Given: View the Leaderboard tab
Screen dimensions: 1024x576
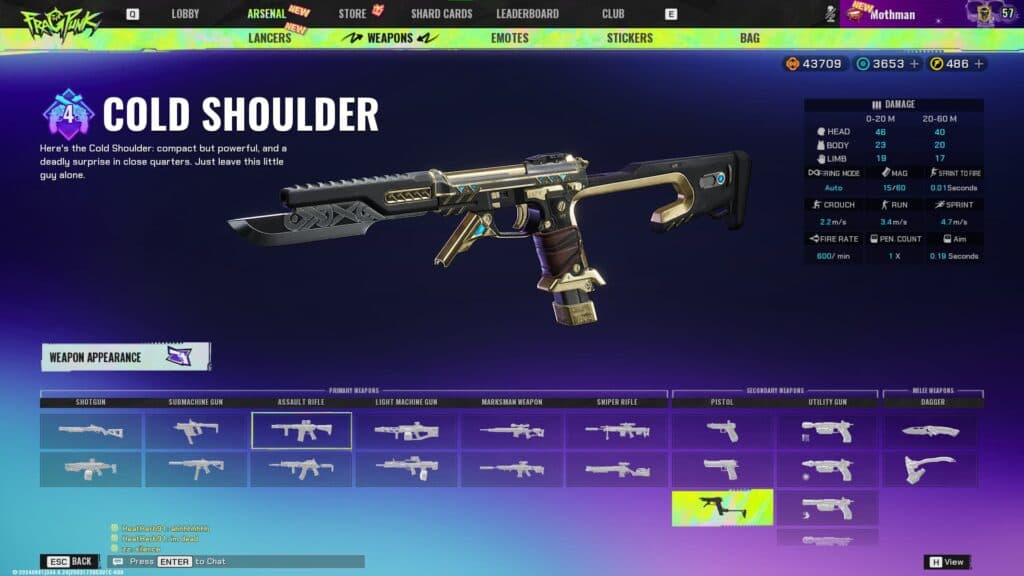Looking at the screenshot, I should coord(527,14).
